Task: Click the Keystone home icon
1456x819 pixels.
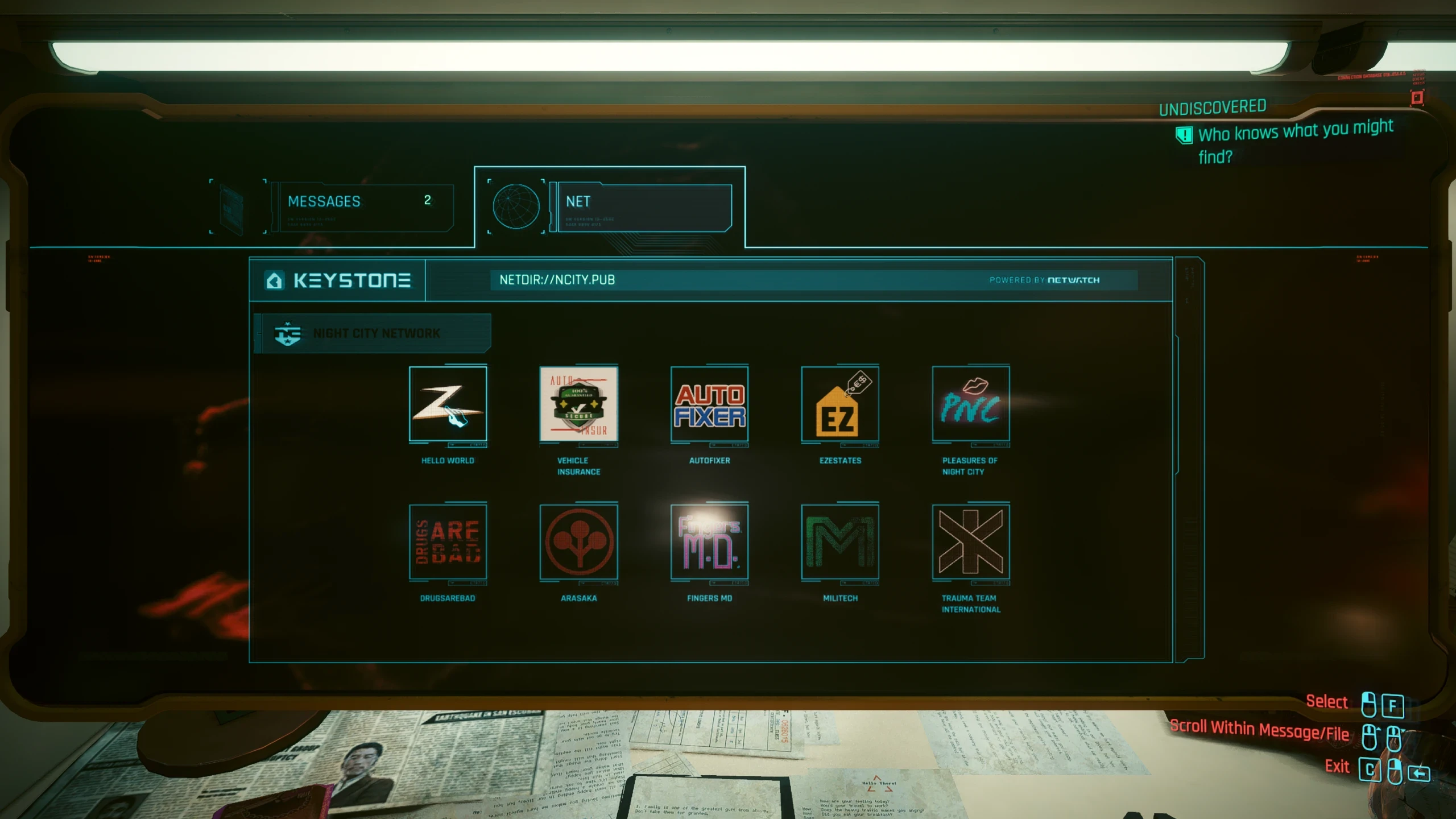Action: (274, 280)
